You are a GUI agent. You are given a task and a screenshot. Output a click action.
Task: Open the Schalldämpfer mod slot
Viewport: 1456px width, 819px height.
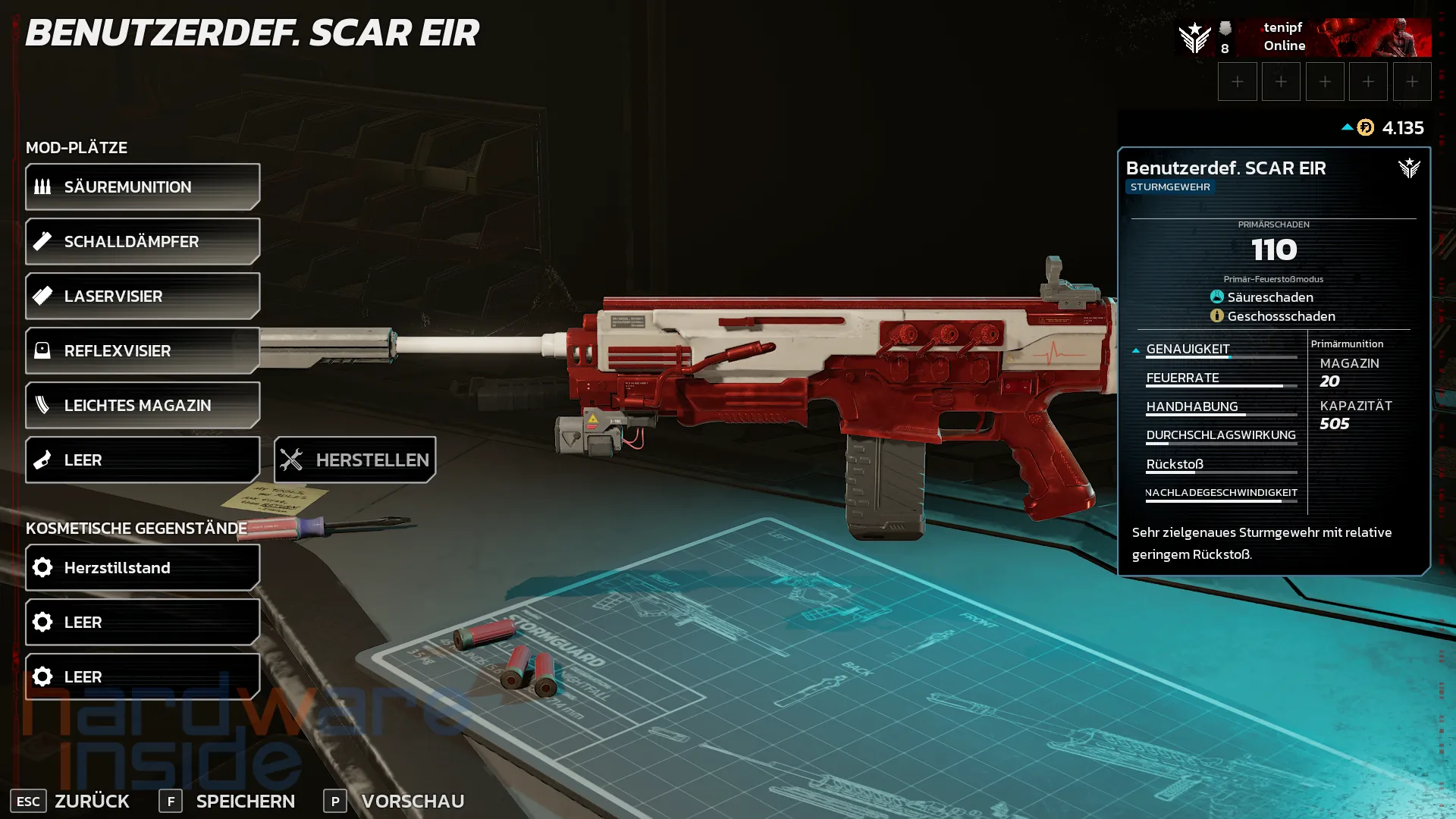pyautogui.click(x=143, y=241)
